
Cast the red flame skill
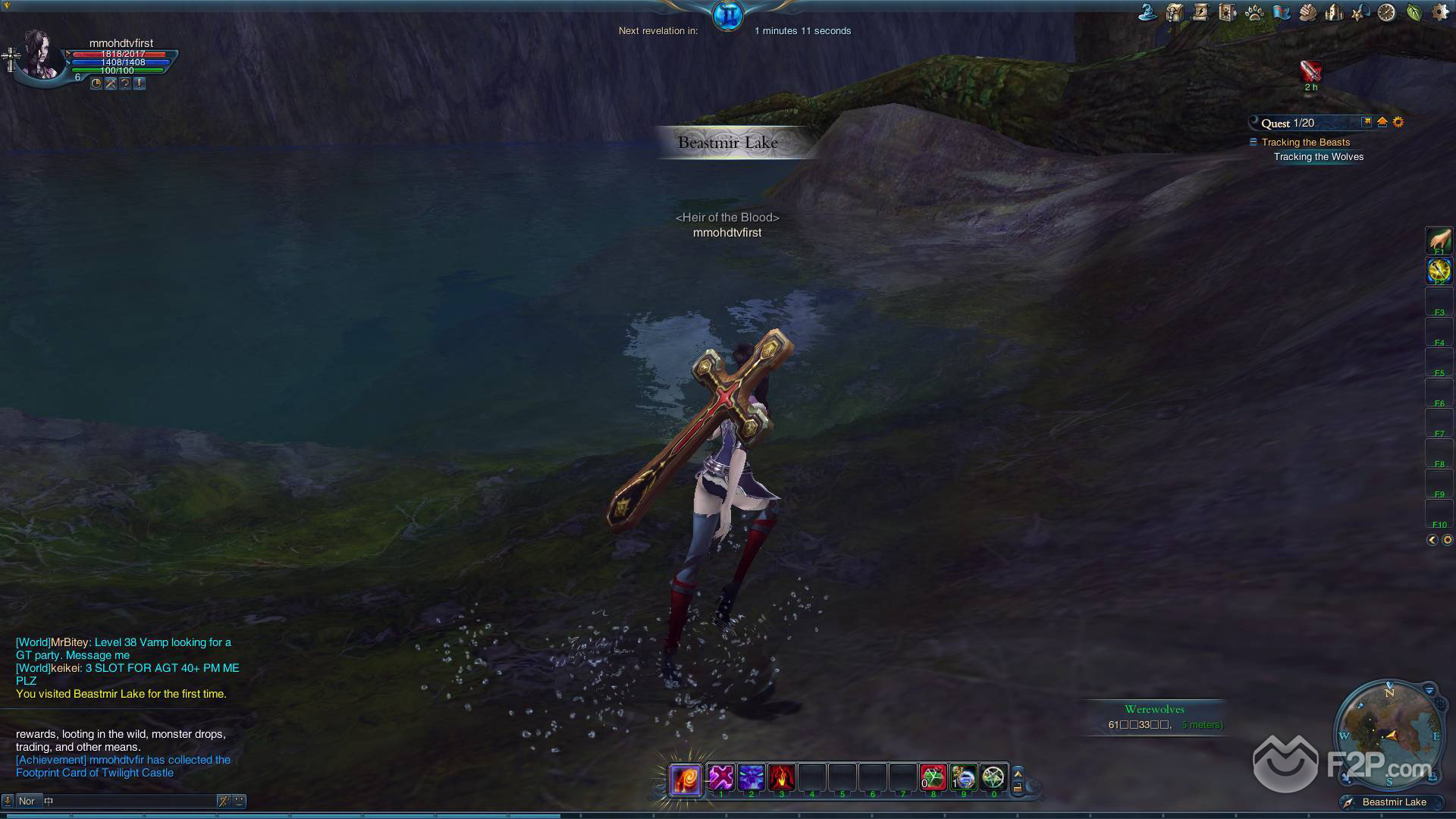[781, 777]
